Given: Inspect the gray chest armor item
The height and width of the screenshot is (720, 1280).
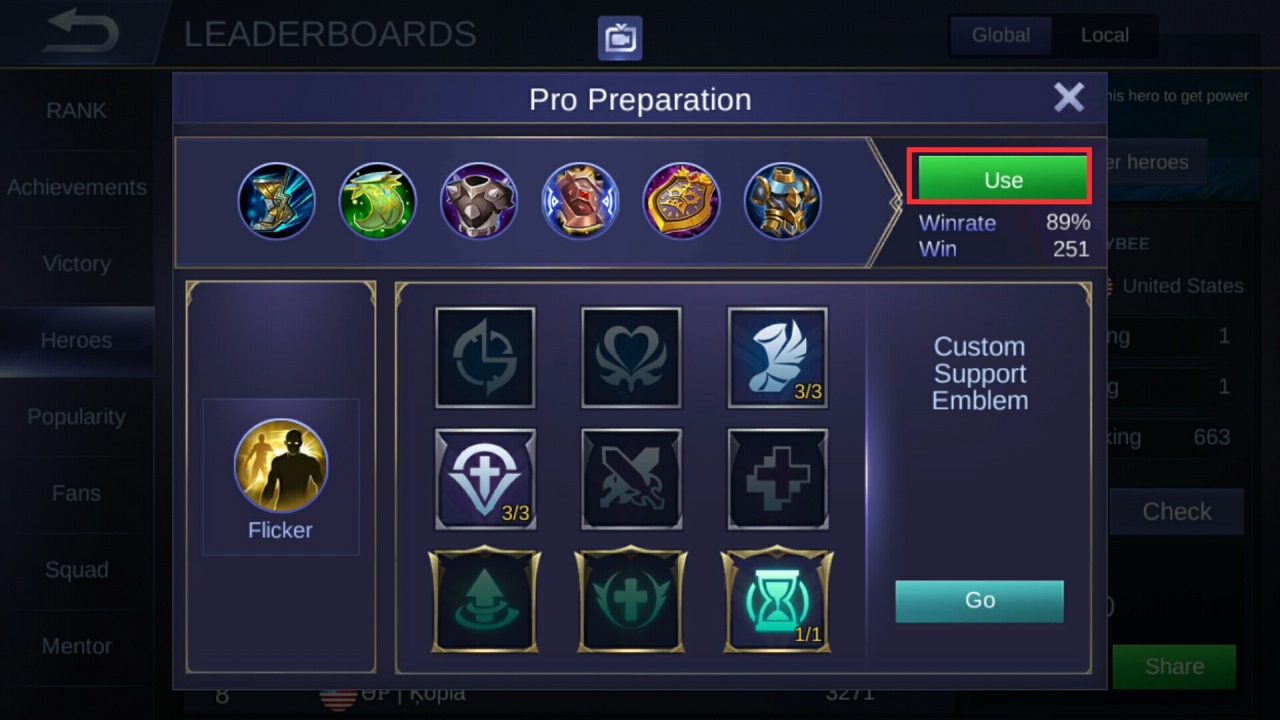Looking at the screenshot, I should point(479,201).
